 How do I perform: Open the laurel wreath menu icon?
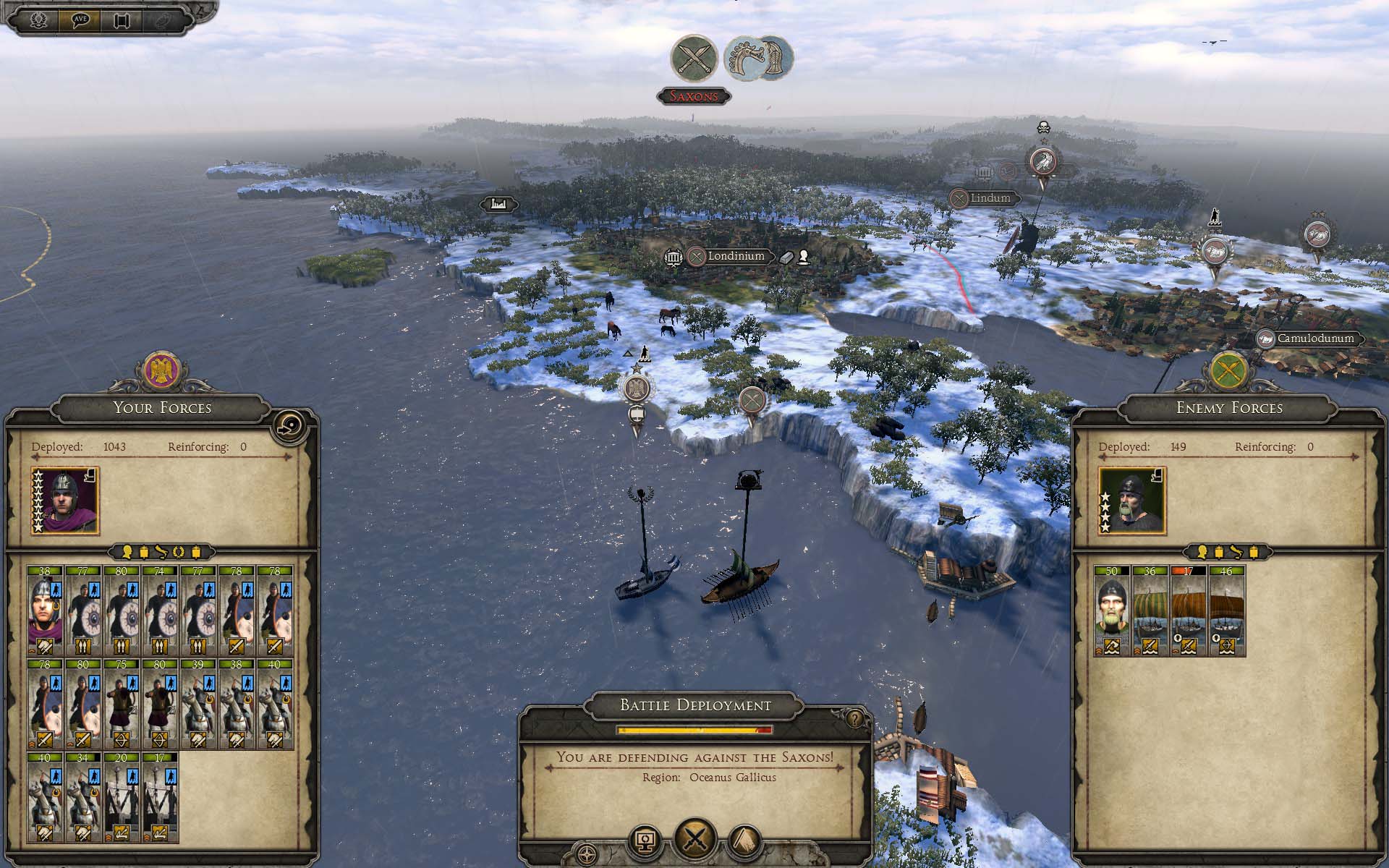coord(40,20)
